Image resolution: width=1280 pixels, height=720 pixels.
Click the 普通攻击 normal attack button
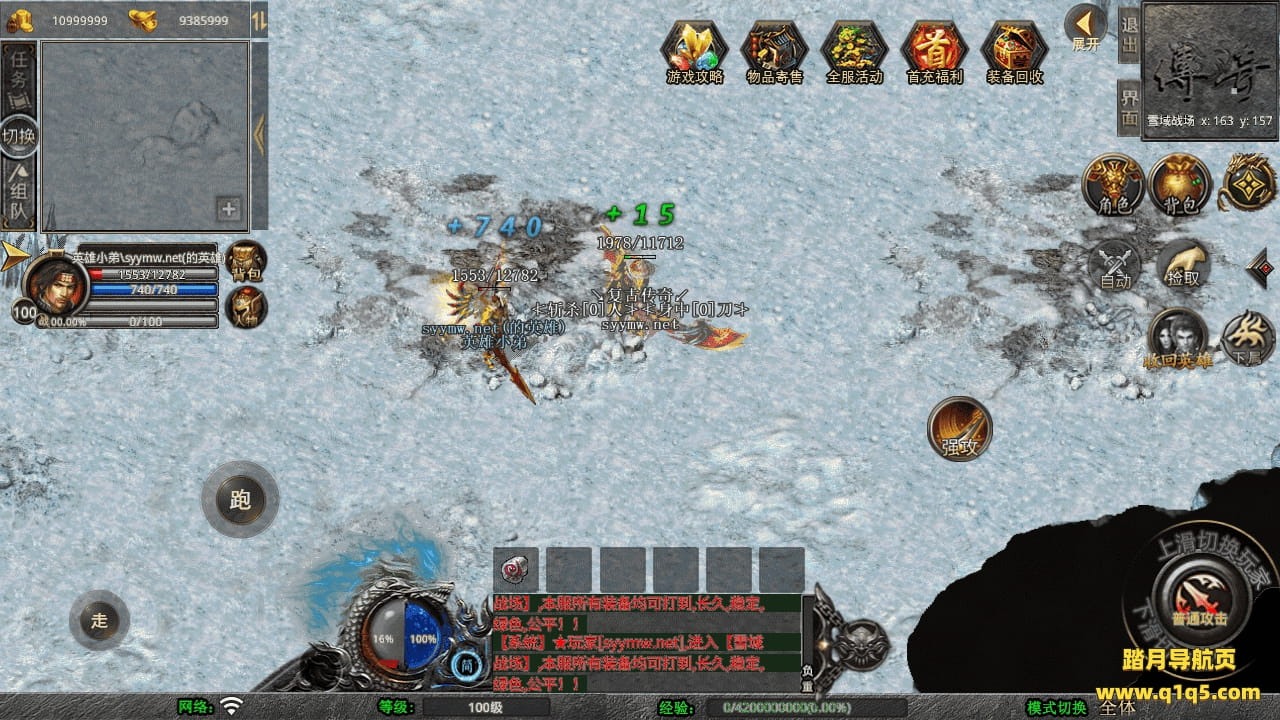pos(1198,598)
